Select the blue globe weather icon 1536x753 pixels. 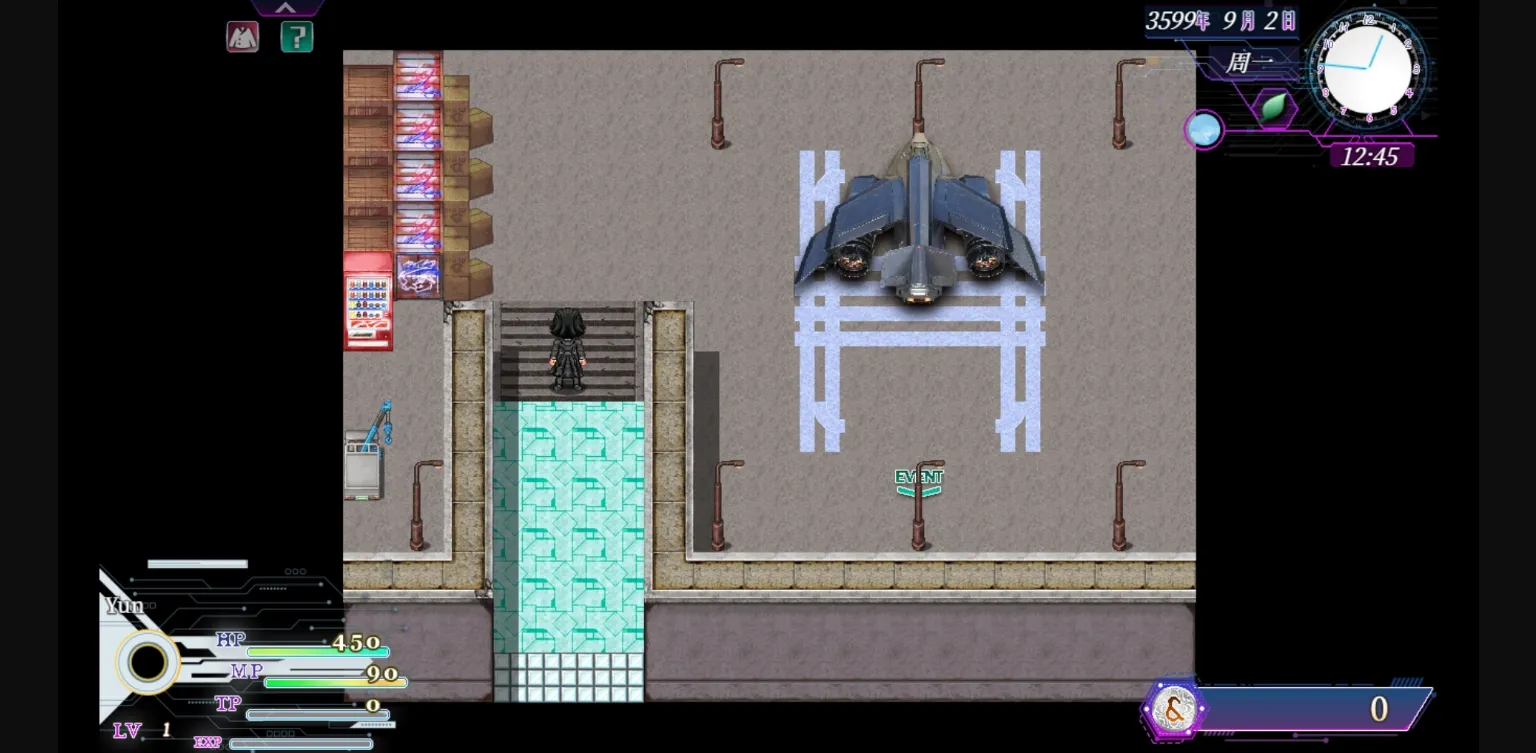pos(1204,129)
